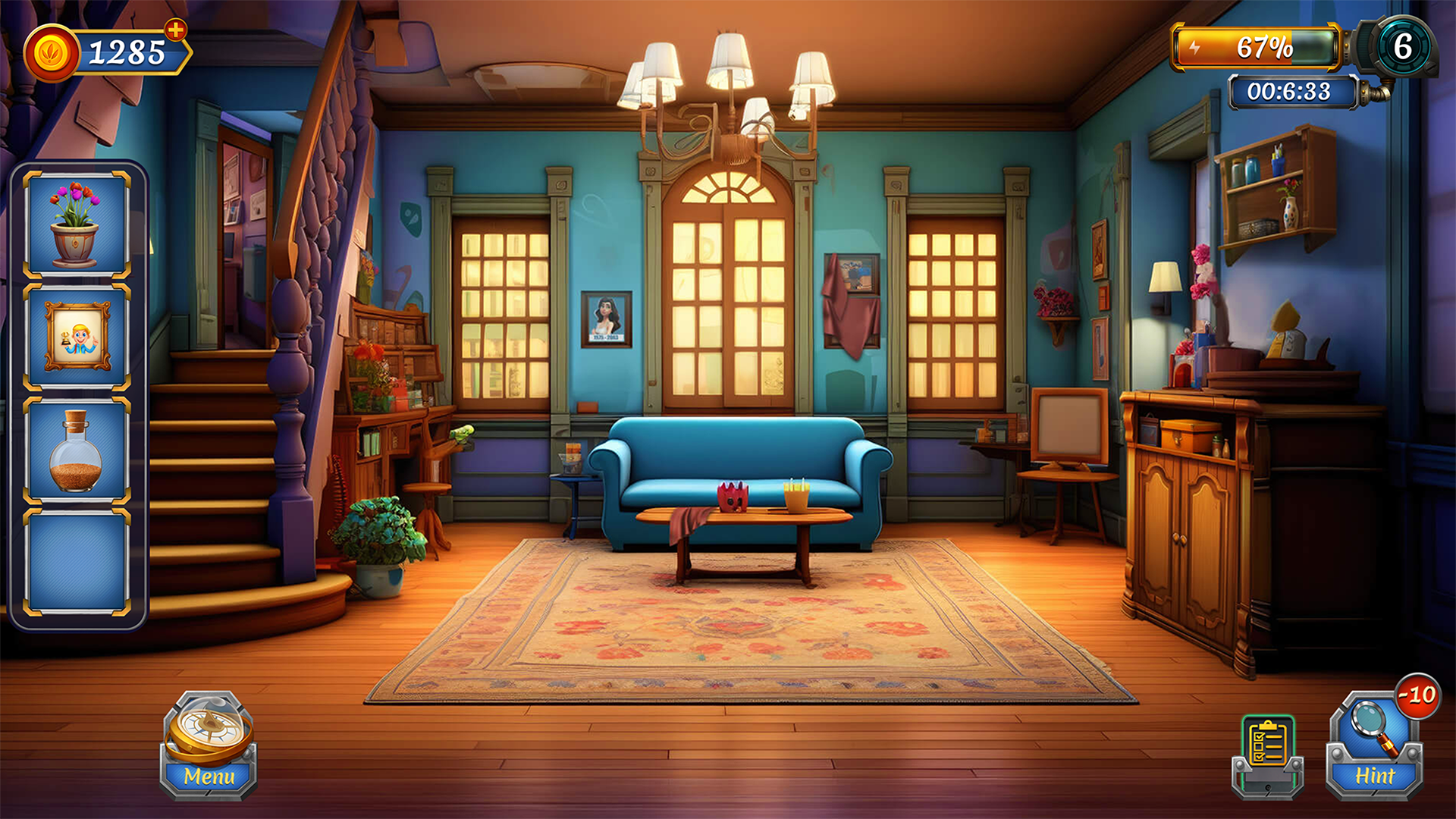Open the compass Menu button
Image resolution: width=1456 pixels, height=819 pixels.
209,745
